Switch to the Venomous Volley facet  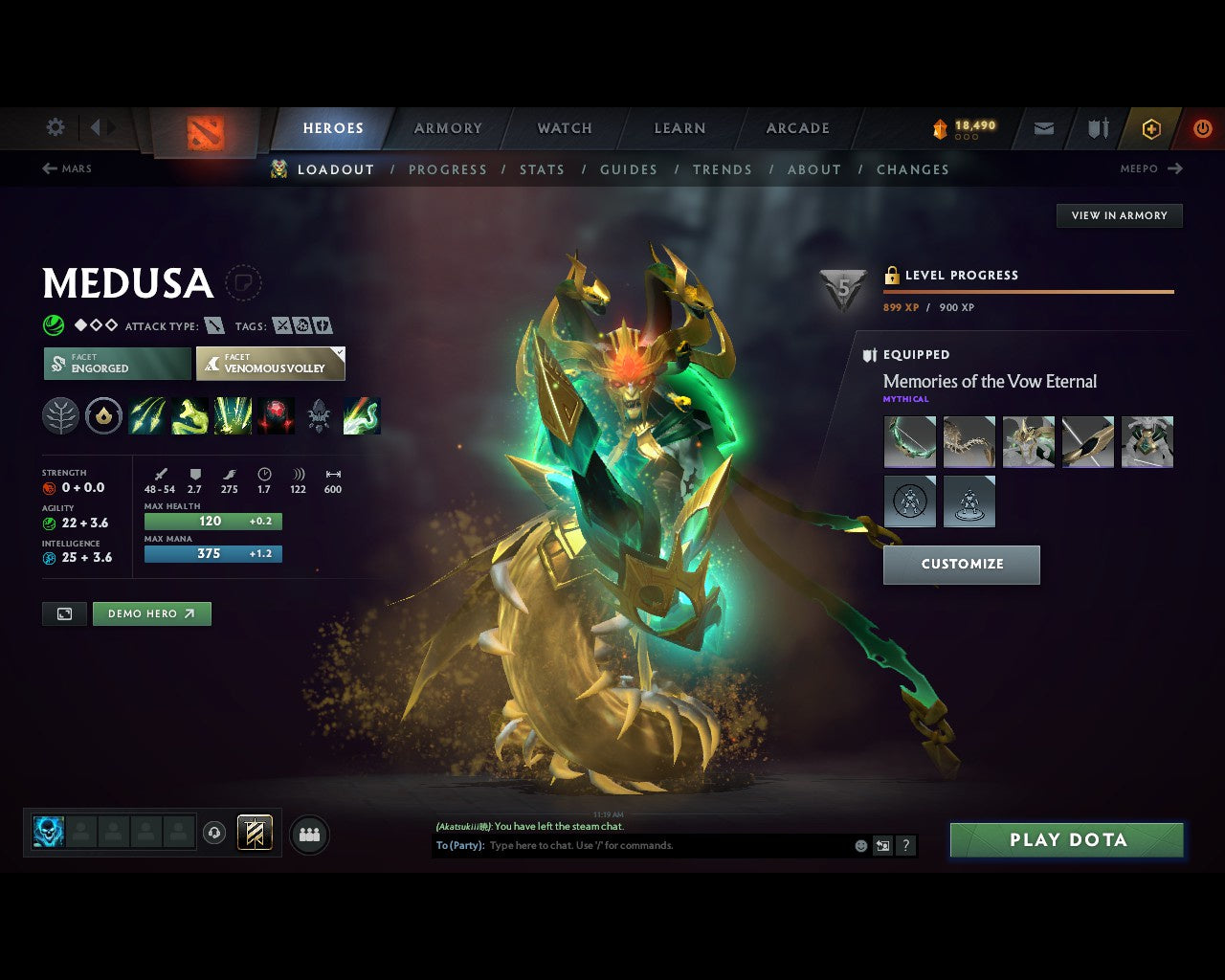tap(271, 364)
